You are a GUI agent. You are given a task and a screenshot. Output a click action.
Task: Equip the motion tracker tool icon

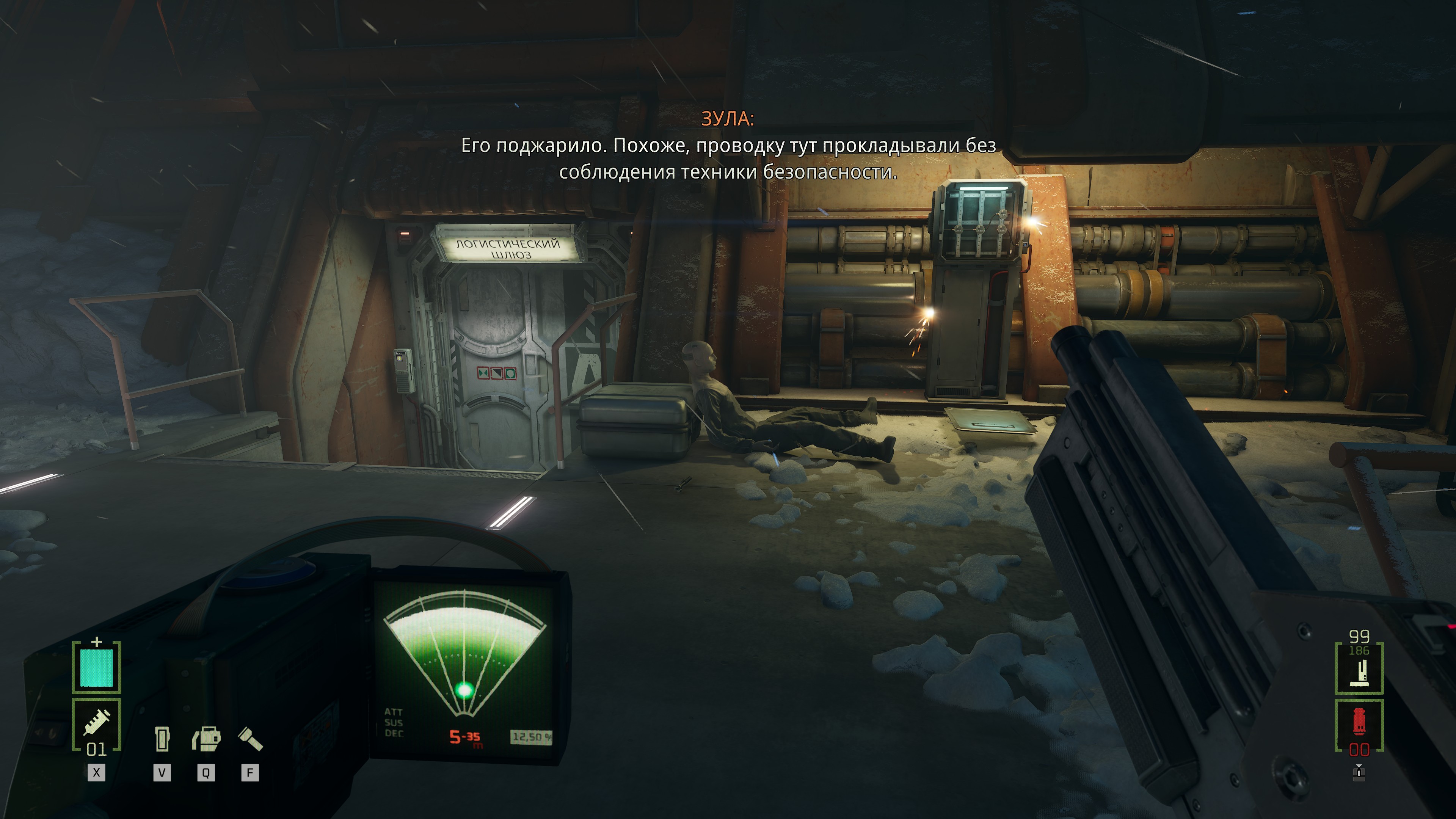[206, 739]
